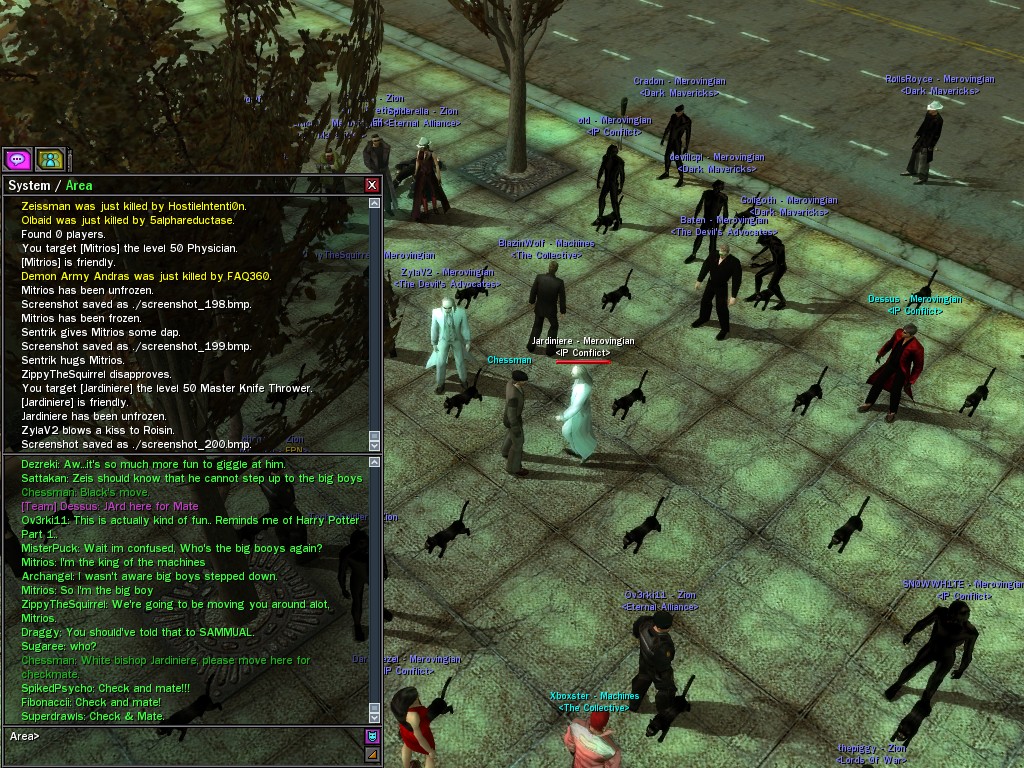
Task: Open the yellow team members icon
Action: [x=50, y=159]
